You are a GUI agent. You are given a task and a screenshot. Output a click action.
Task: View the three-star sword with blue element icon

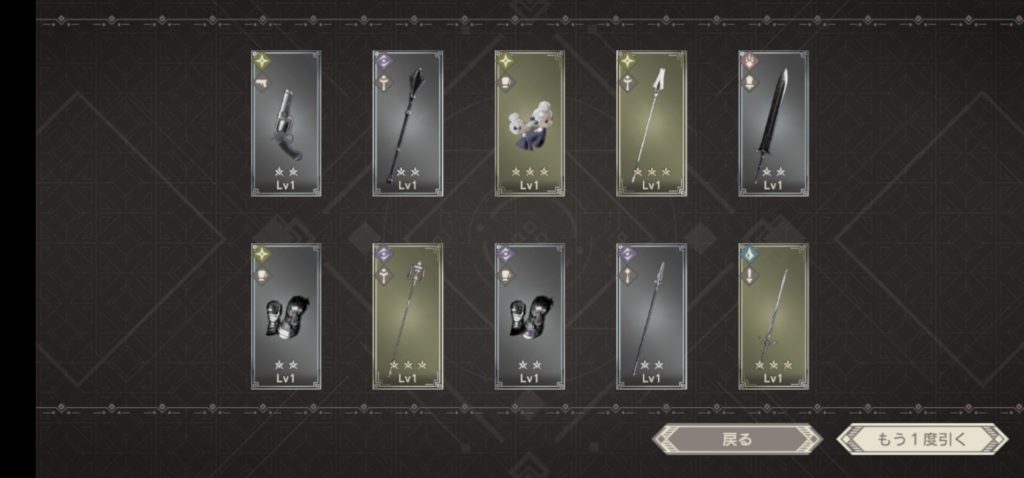point(773,315)
